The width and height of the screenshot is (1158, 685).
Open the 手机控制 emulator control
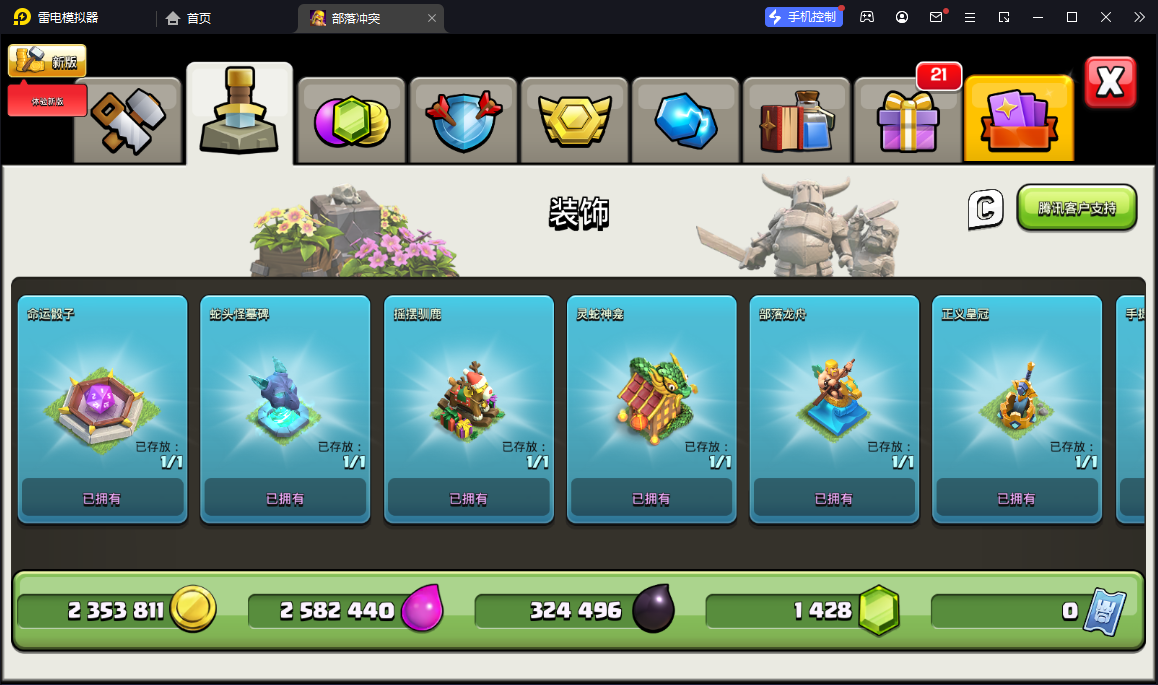click(x=802, y=17)
